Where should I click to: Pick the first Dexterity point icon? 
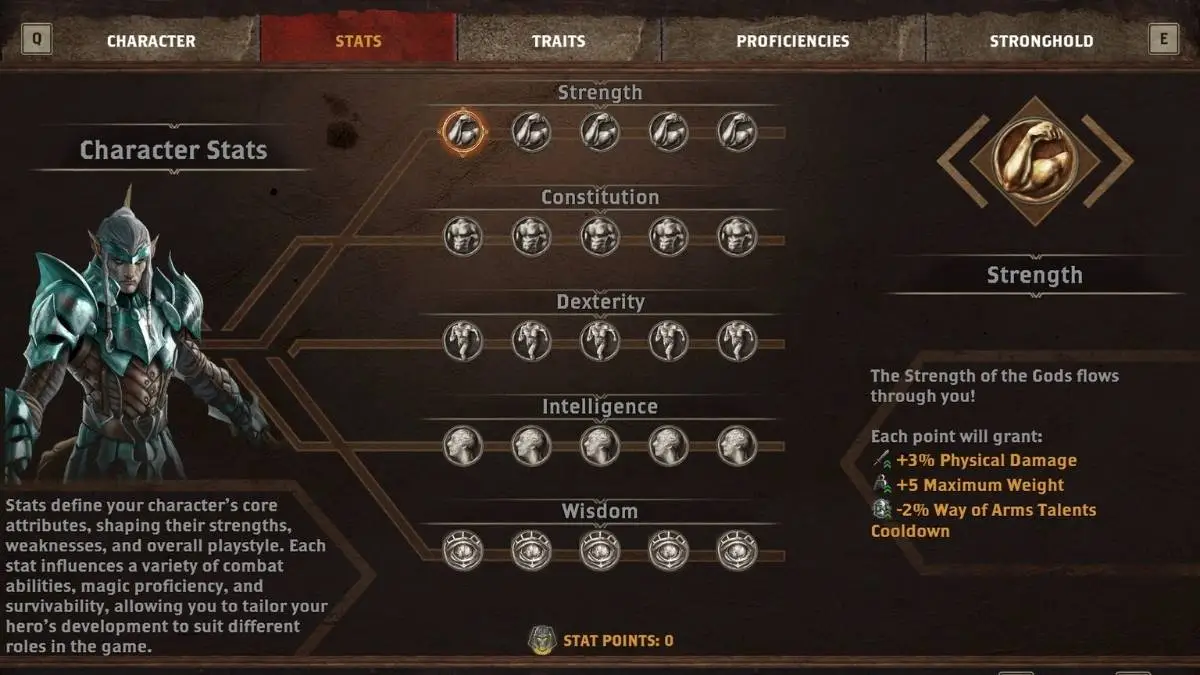point(463,341)
